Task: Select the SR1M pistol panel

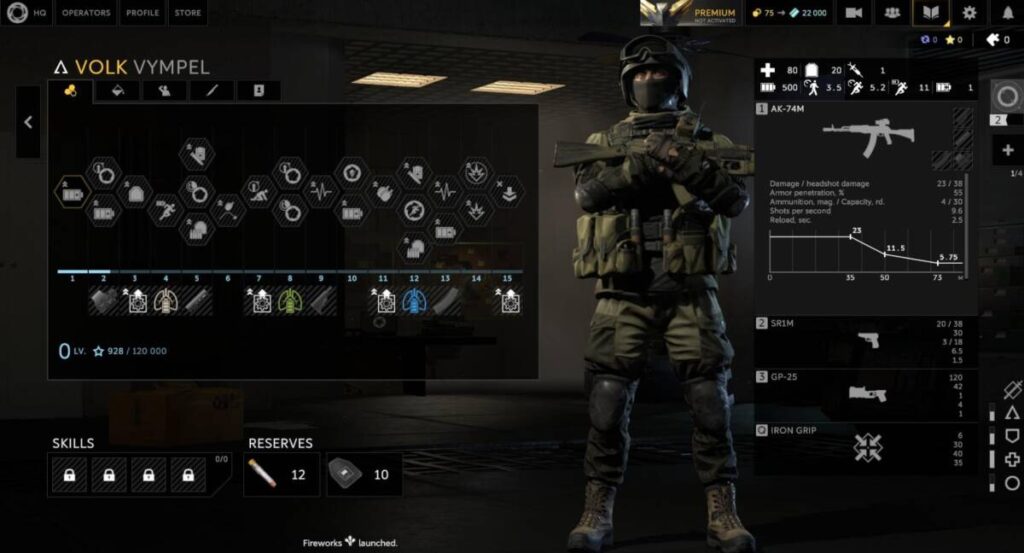Action: [x=865, y=341]
